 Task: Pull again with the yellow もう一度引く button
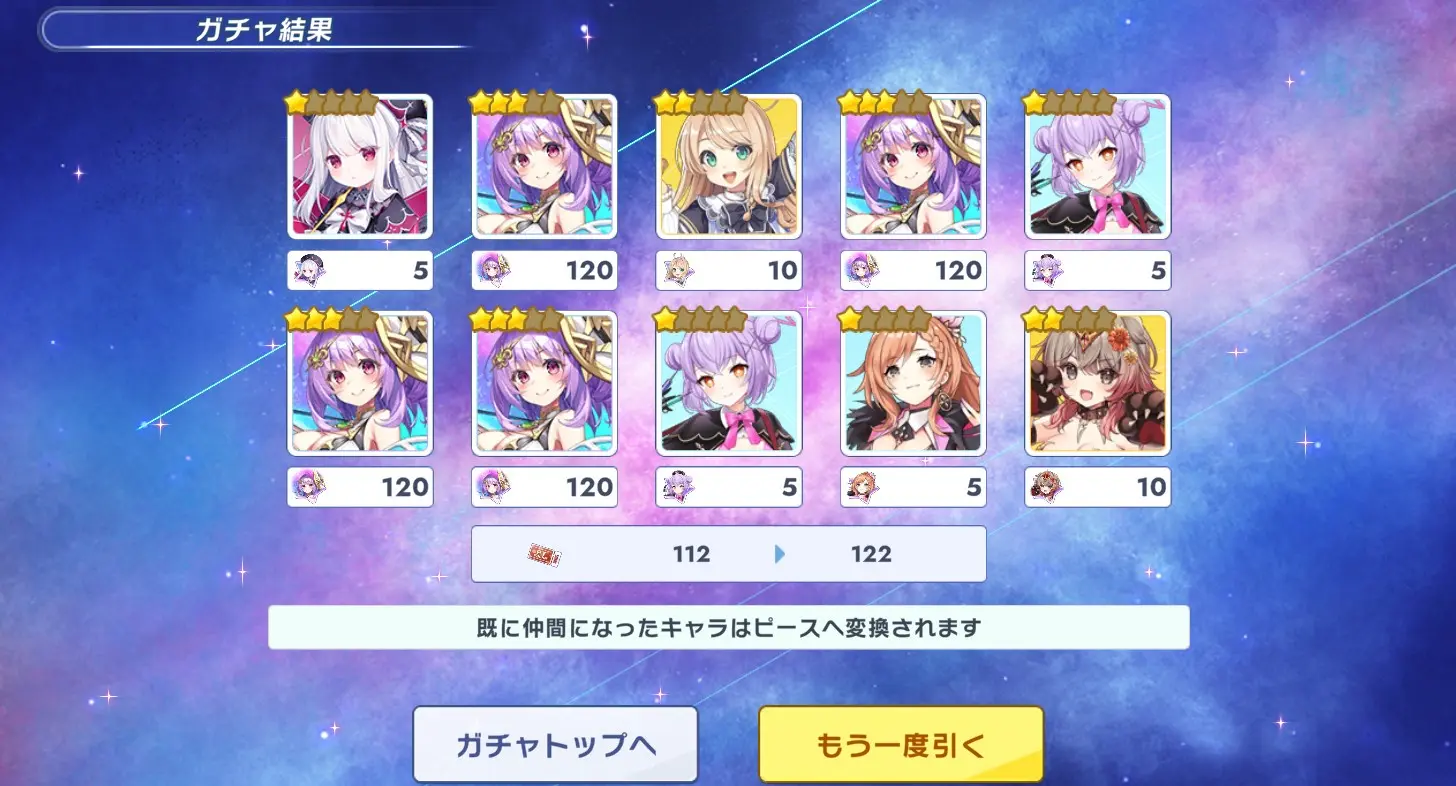pyautogui.click(x=901, y=745)
